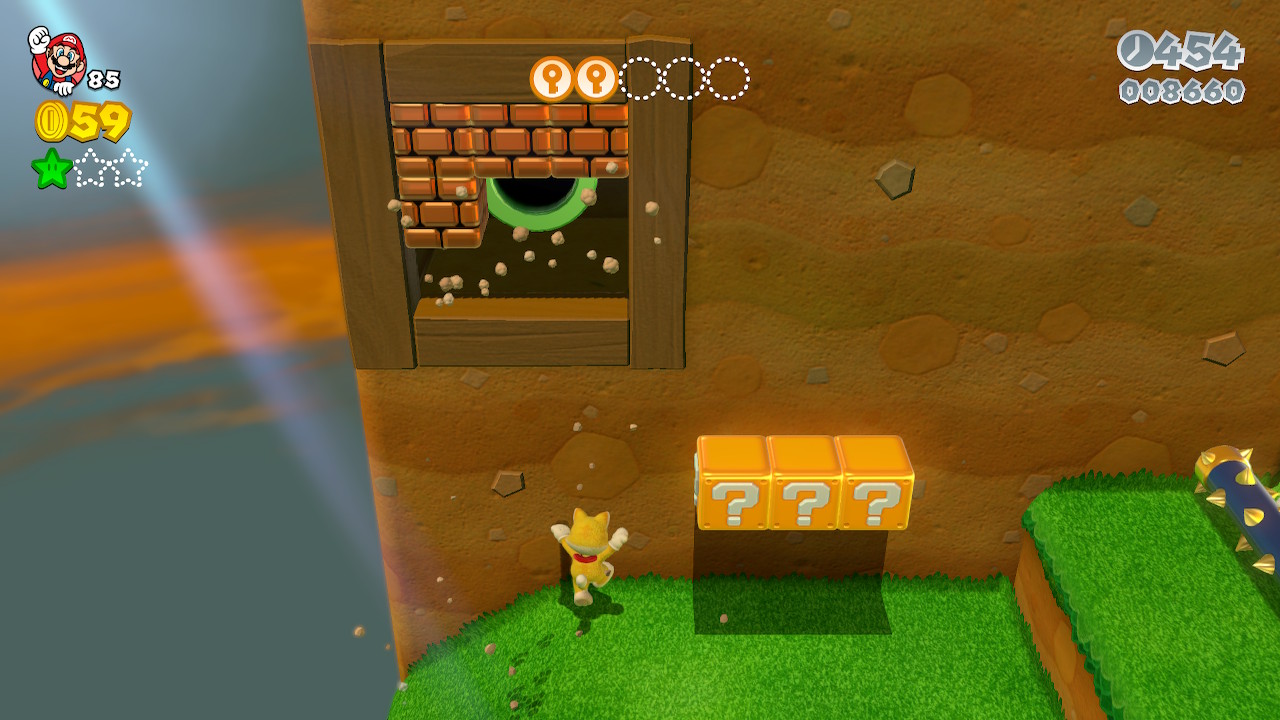Select the gold coin counter icon
The image size is (1280, 720).
click(x=50, y=121)
